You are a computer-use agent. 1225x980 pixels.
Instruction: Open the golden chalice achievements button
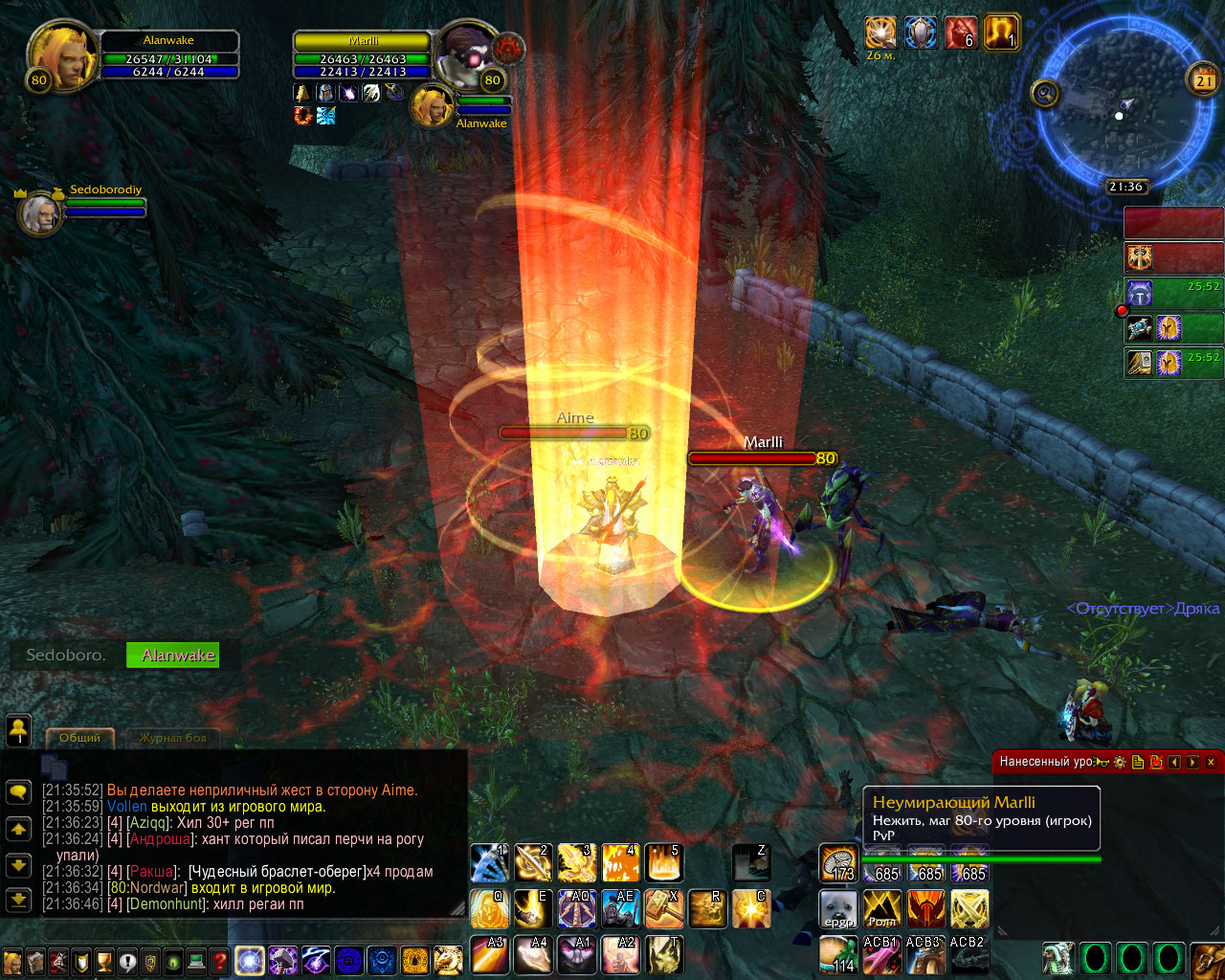pyautogui.click(x=104, y=961)
